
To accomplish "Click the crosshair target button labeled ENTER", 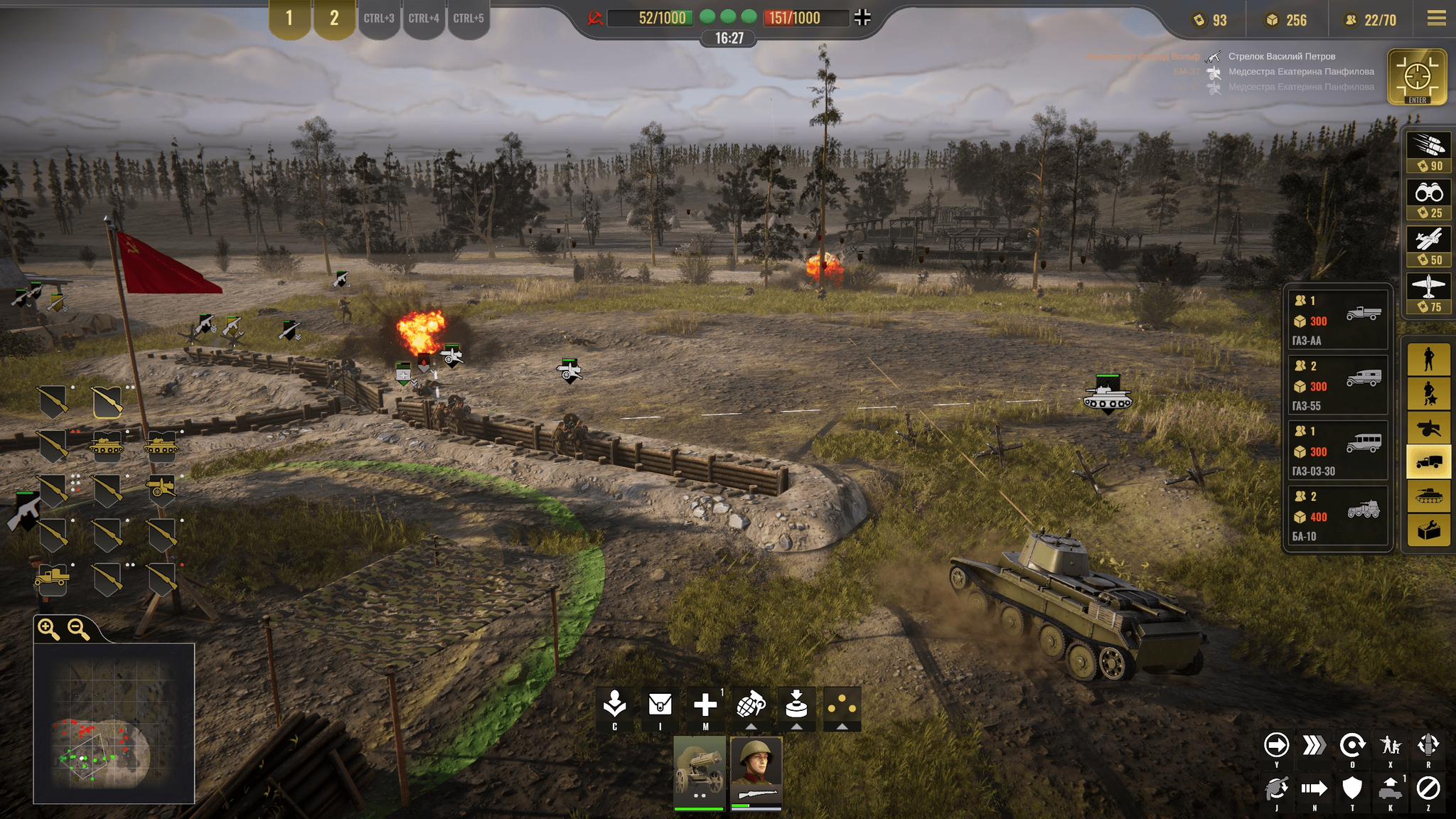I will coord(1417,77).
